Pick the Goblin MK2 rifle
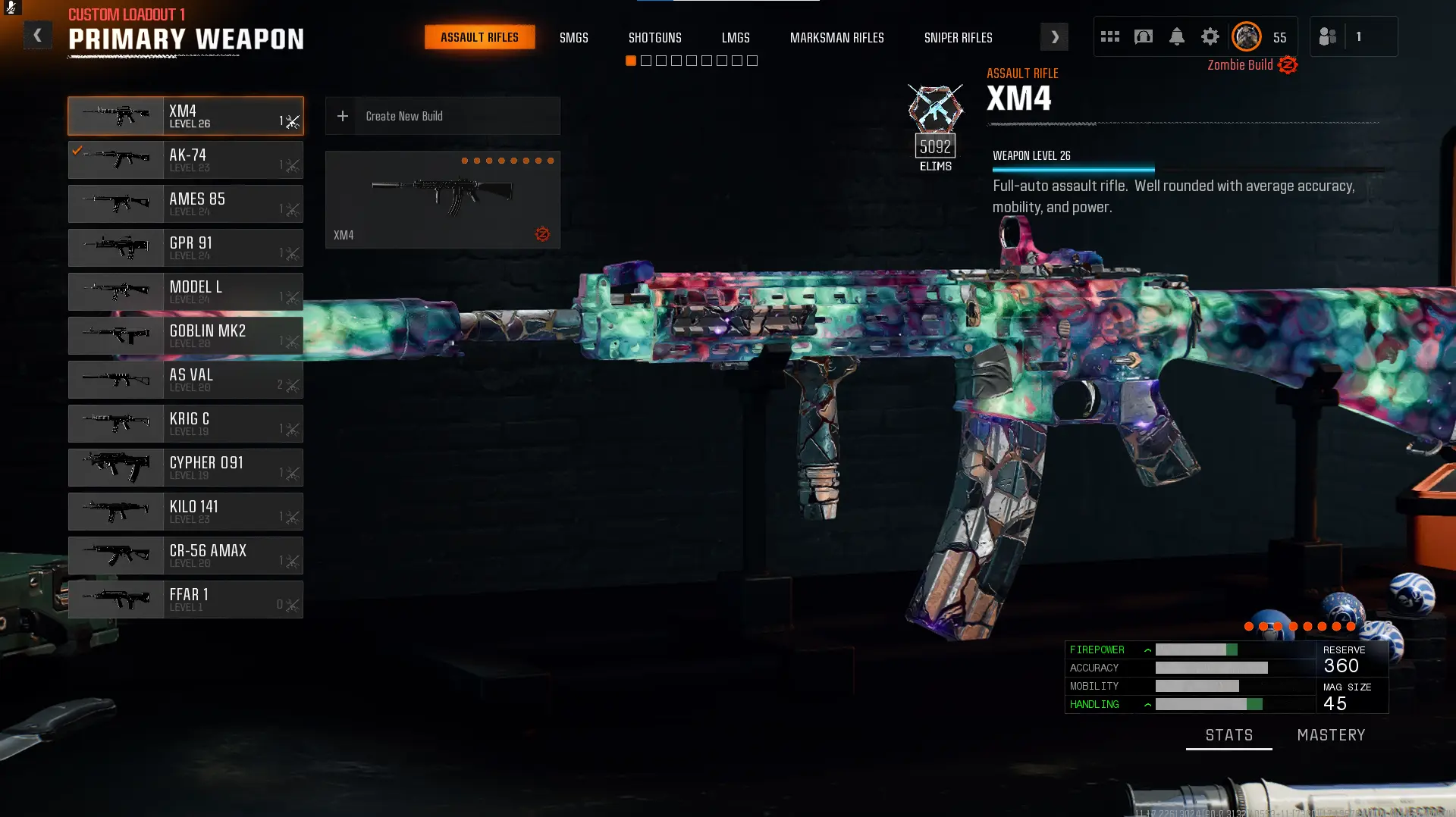This screenshot has height=817, width=1456. [186, 336]
